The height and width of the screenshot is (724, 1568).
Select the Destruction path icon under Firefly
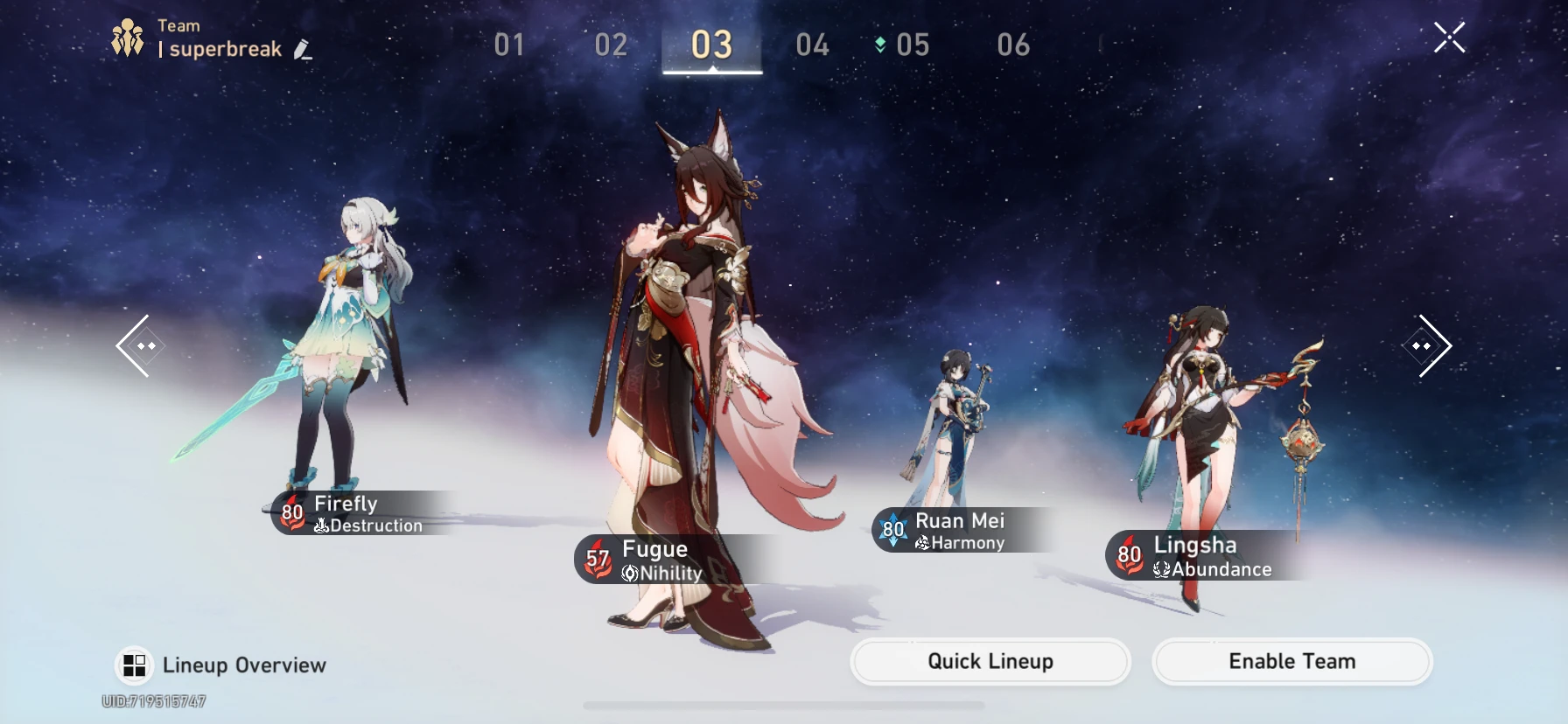(x=323, y=526)
